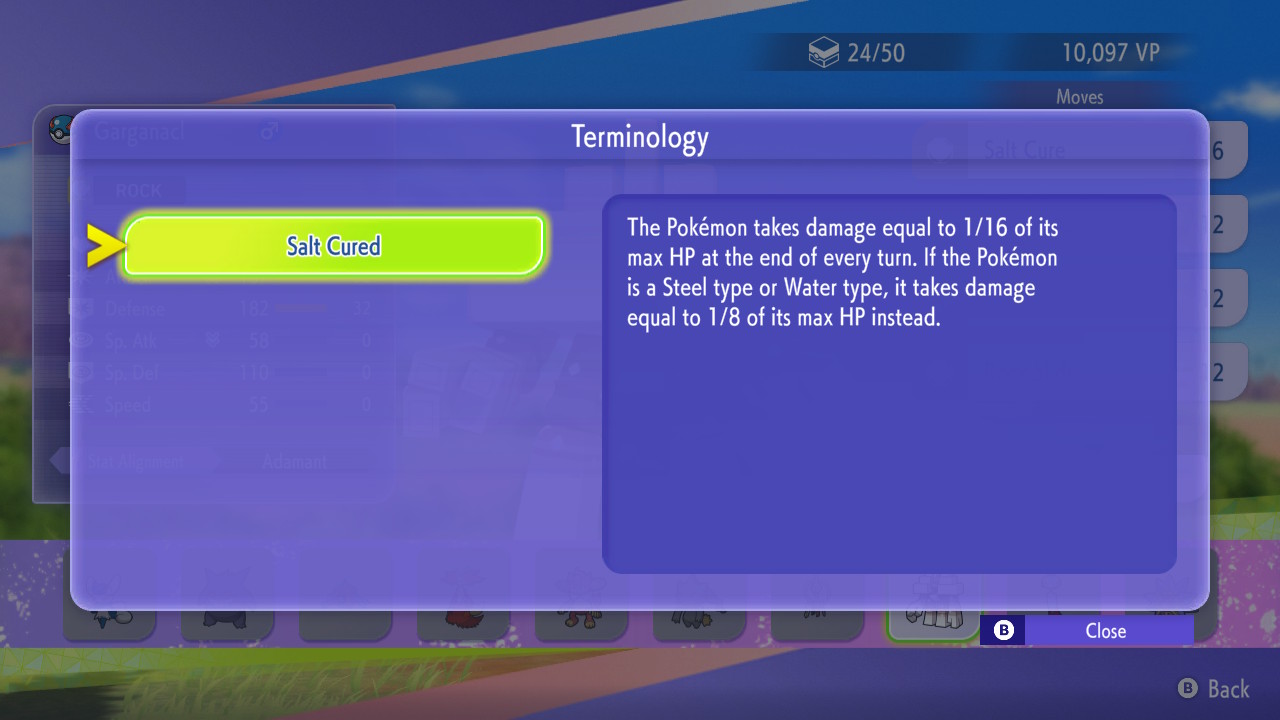Select the storage box icon showing 24/50

click(823, 52)
